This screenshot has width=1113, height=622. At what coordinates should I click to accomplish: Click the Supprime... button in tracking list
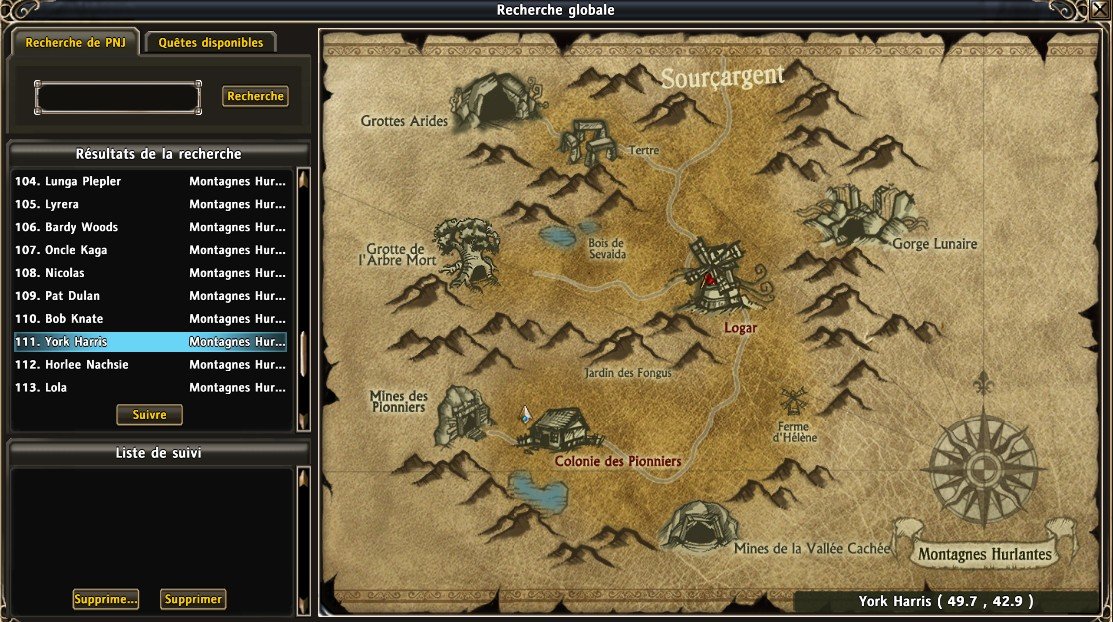(x=105, y=600)
